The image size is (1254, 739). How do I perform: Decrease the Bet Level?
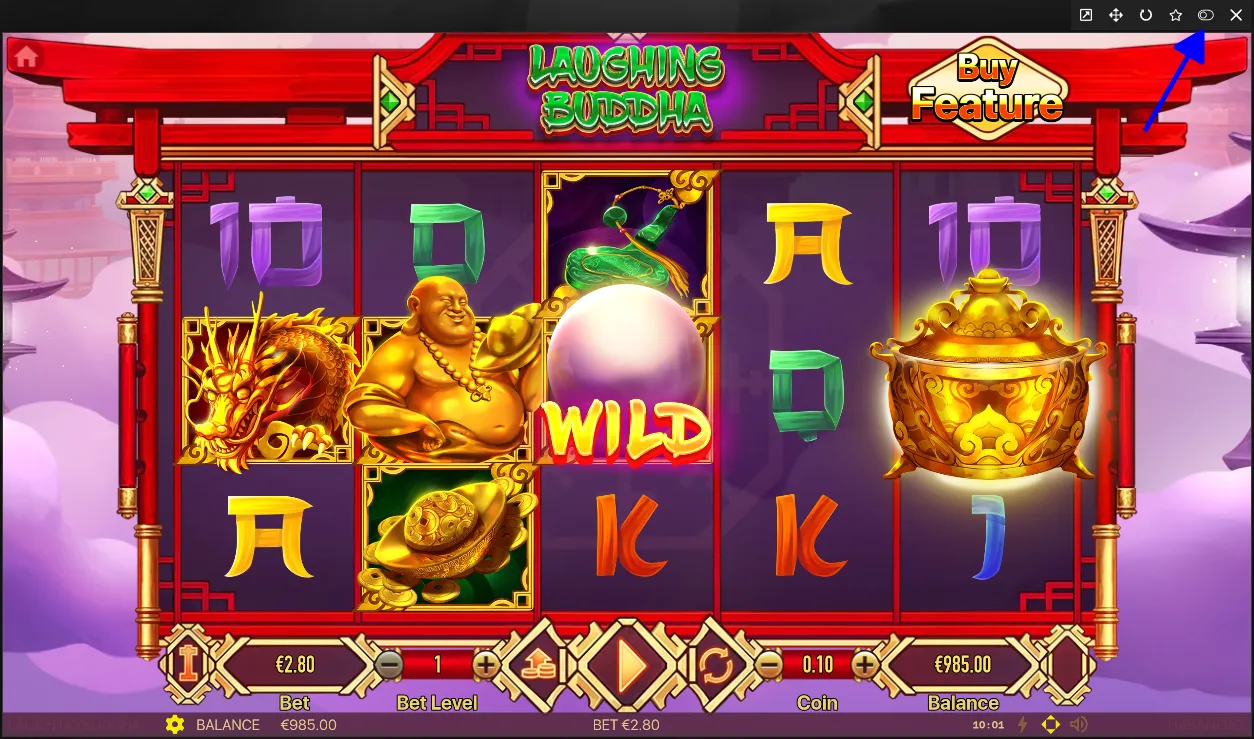point(389,664)
